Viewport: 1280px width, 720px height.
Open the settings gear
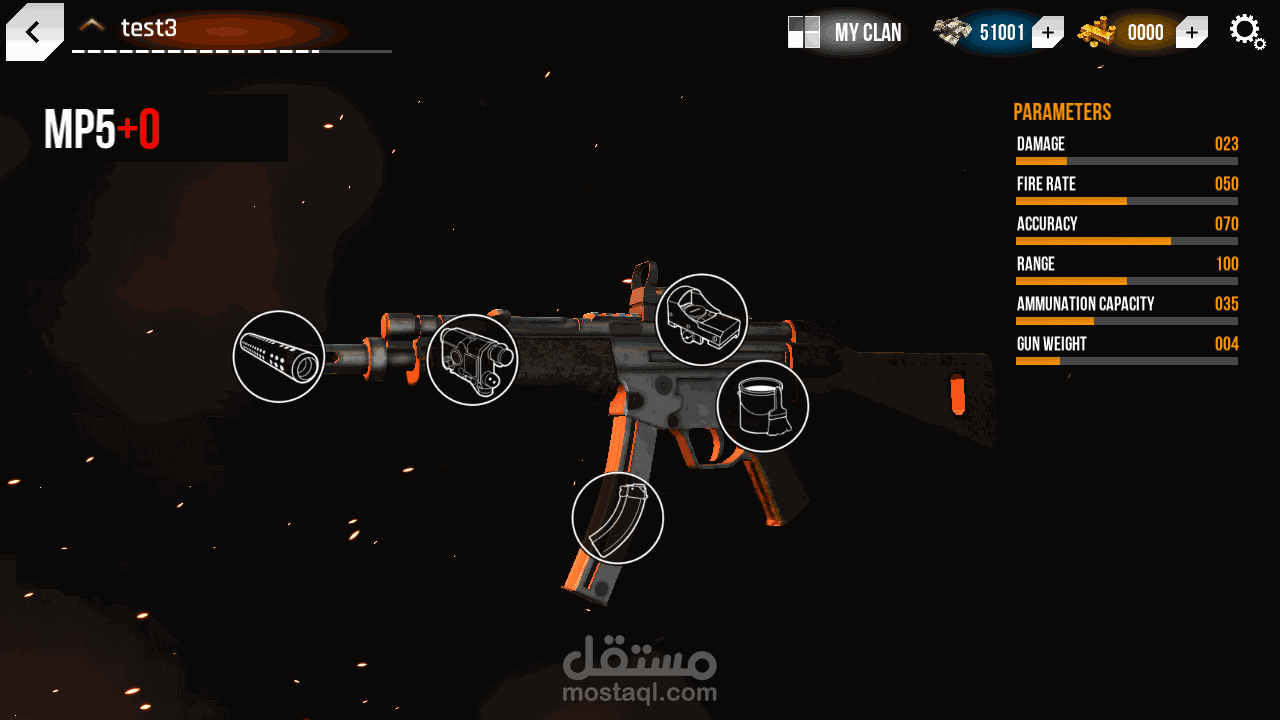[x=1246, y=31]
